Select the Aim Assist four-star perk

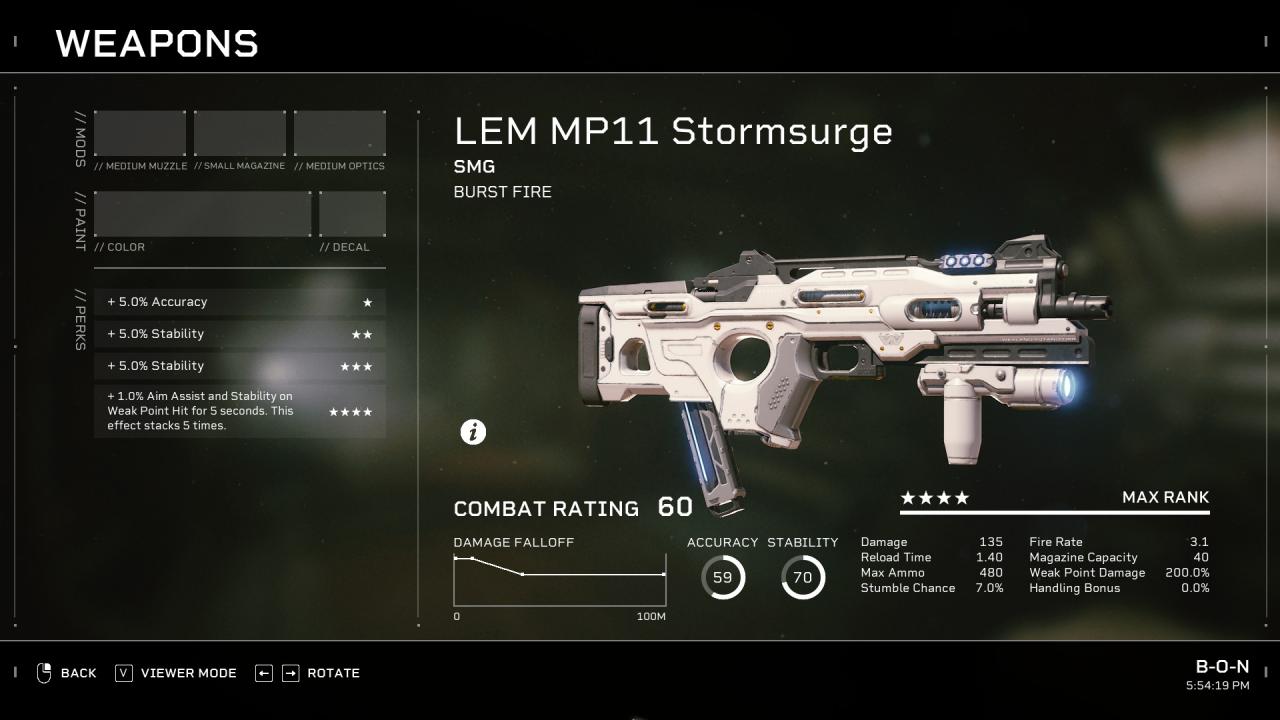240,411
